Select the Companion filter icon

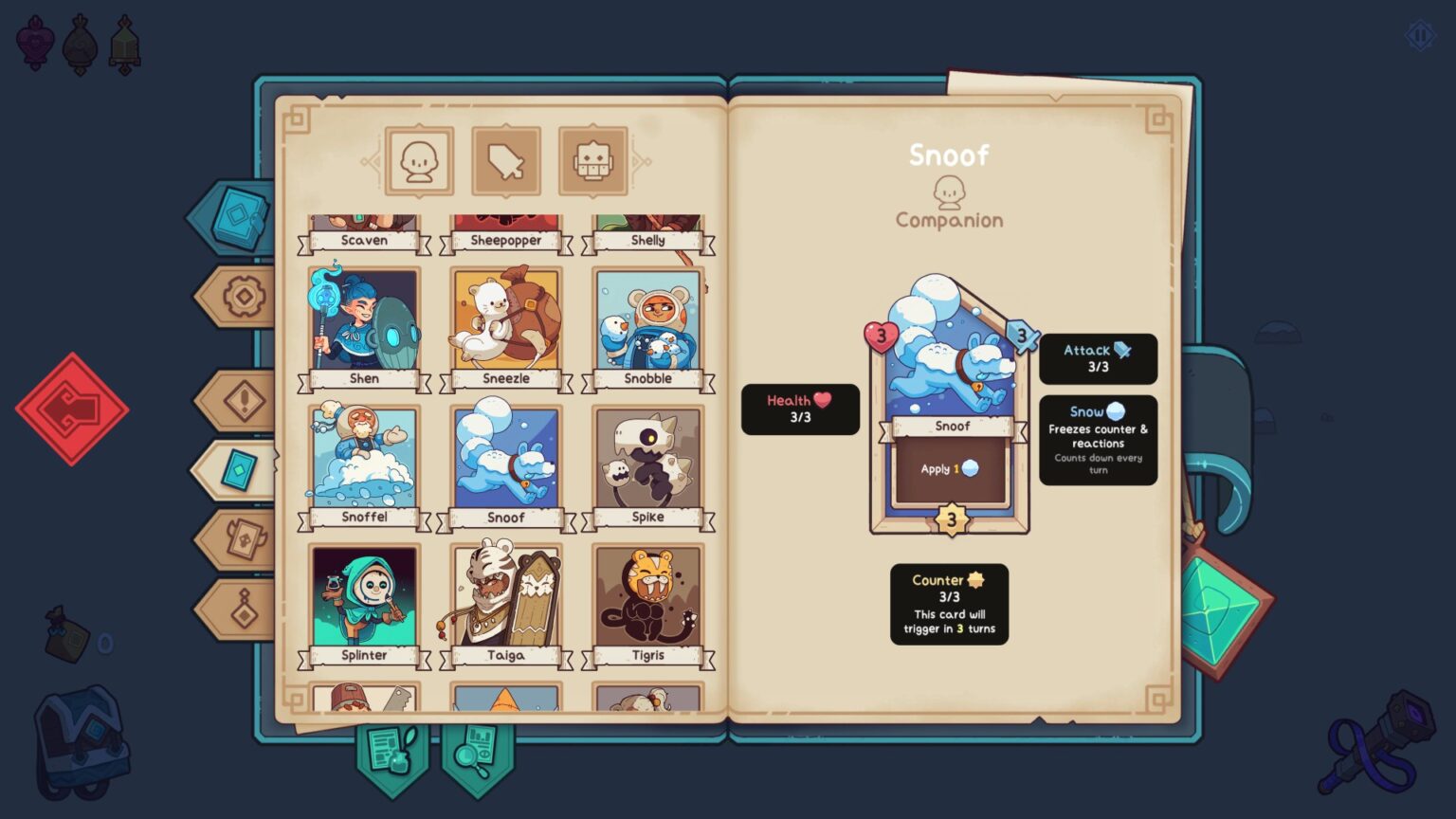[x=418, y=160]
